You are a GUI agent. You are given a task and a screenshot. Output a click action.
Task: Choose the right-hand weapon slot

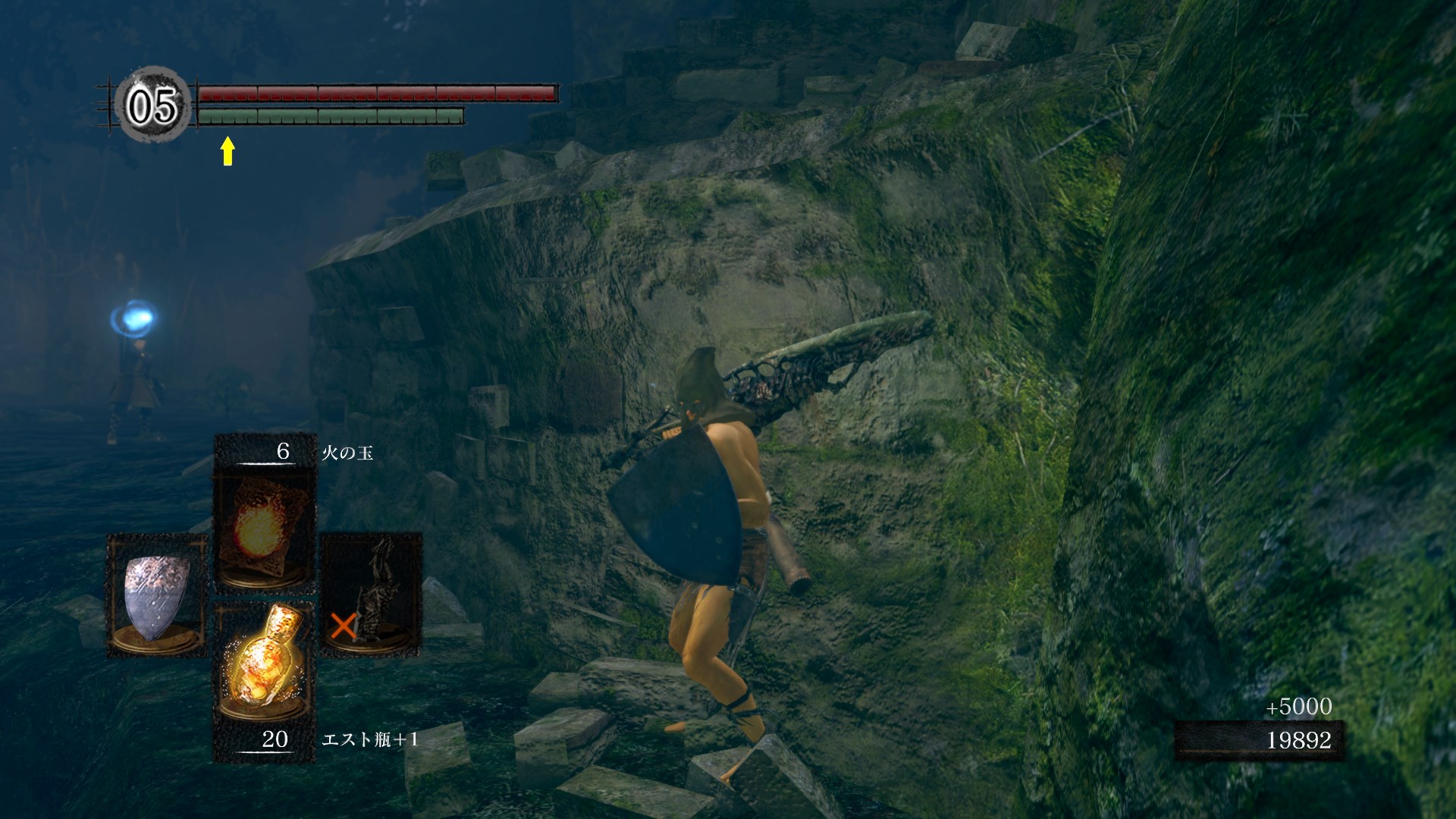372,595
